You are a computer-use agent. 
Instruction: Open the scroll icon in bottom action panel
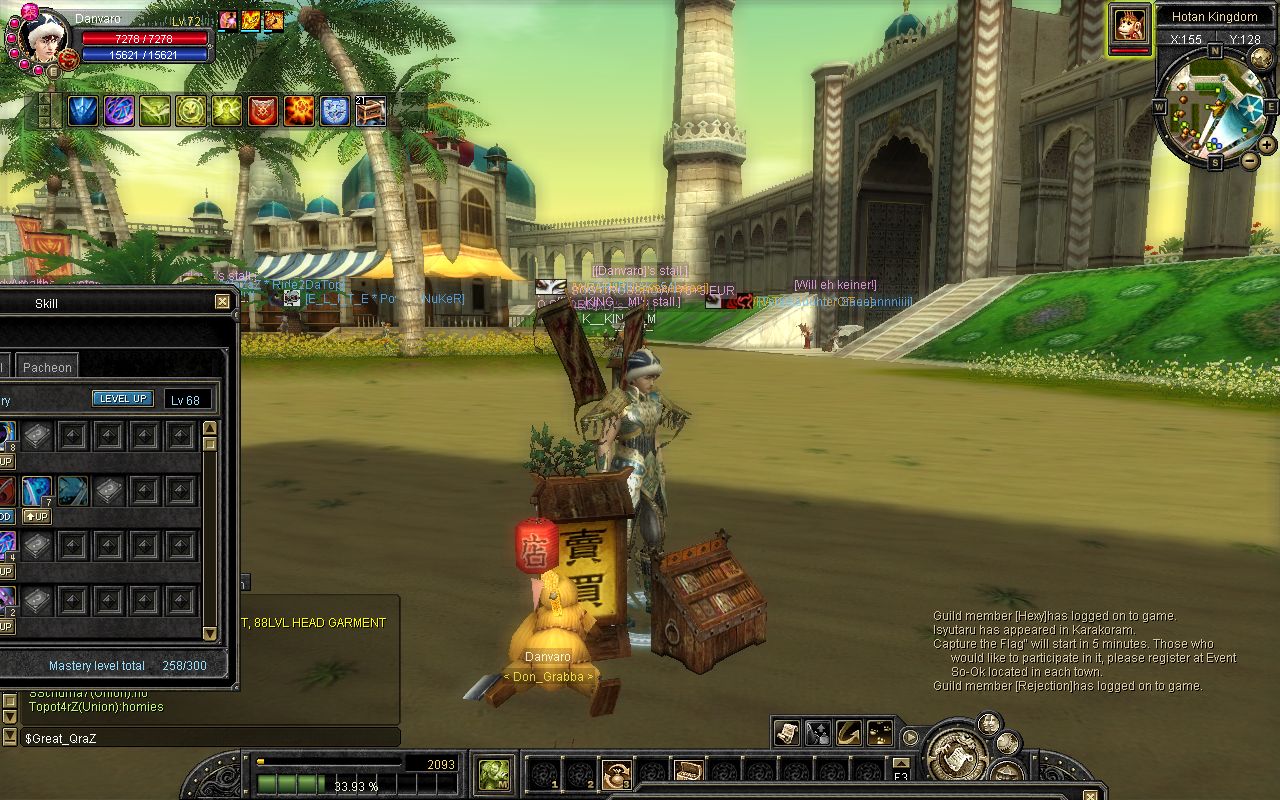pyautogui.click(x=786, y=733)
